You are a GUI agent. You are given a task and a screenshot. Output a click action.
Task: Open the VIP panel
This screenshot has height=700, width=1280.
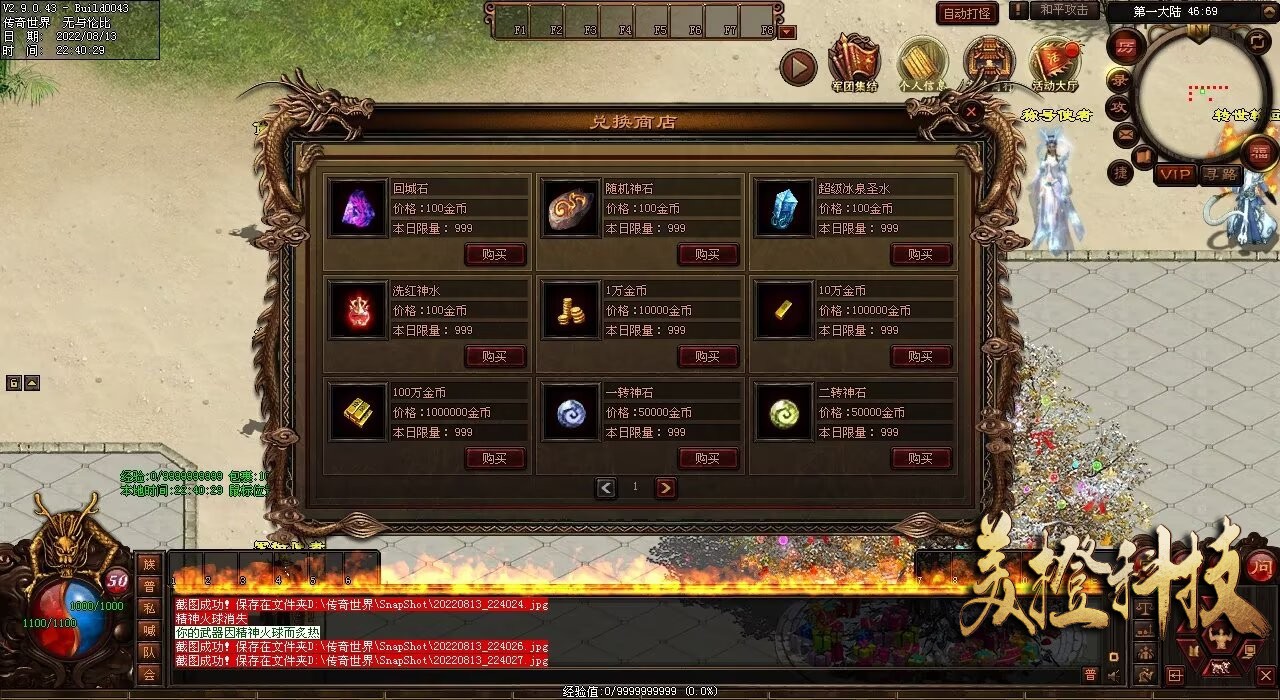point(1176,174)
